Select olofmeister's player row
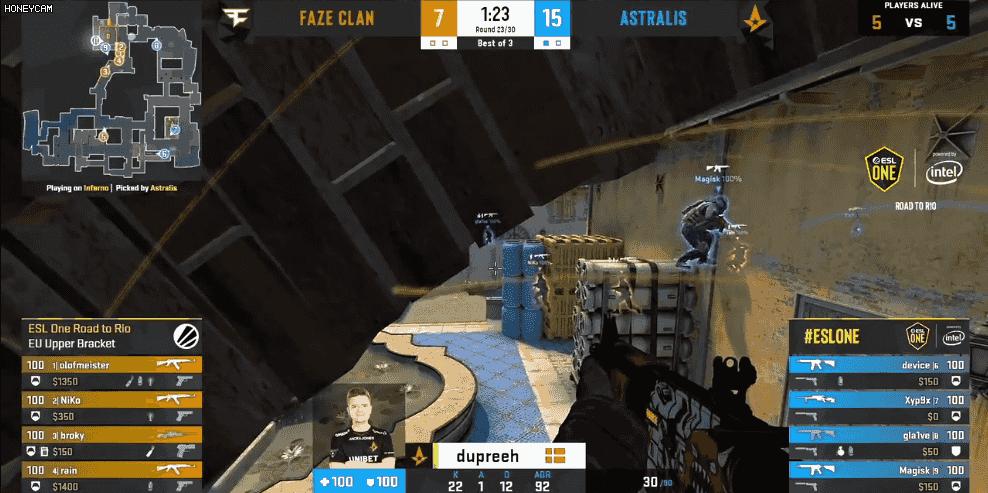This screenshot has height=493, width=988. (112, 372)
